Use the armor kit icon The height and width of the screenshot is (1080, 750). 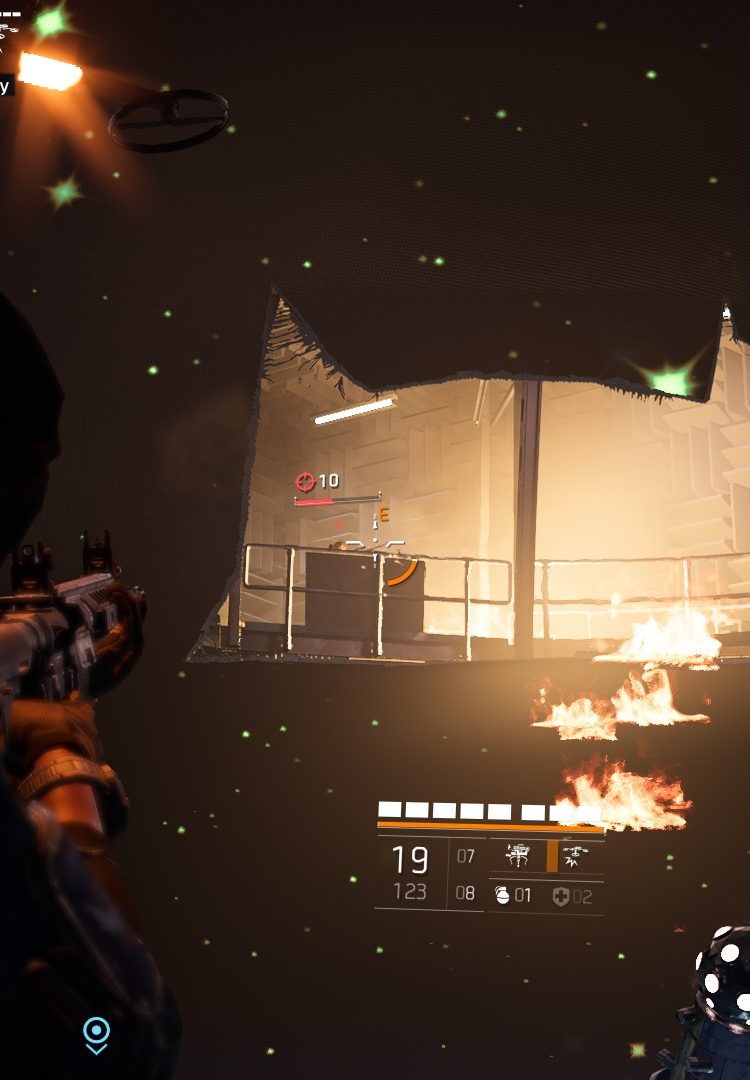point(560,897)
